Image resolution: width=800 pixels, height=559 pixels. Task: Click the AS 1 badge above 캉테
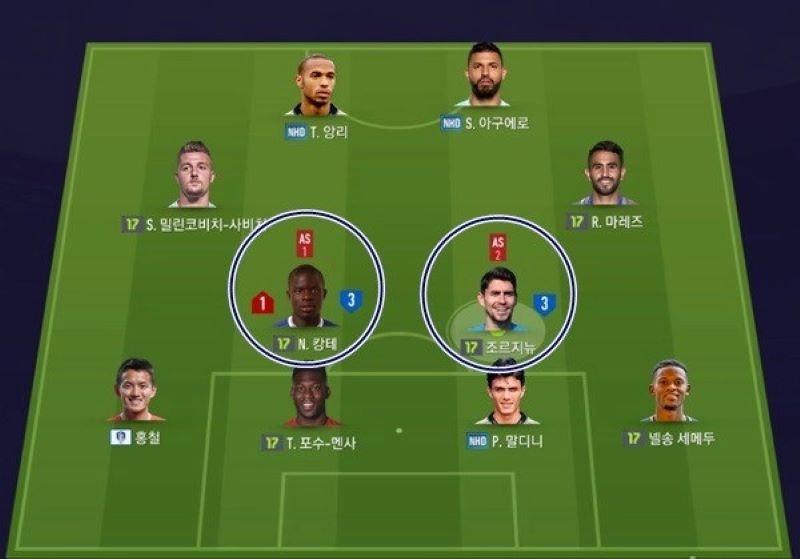click(x=306, y=245)
